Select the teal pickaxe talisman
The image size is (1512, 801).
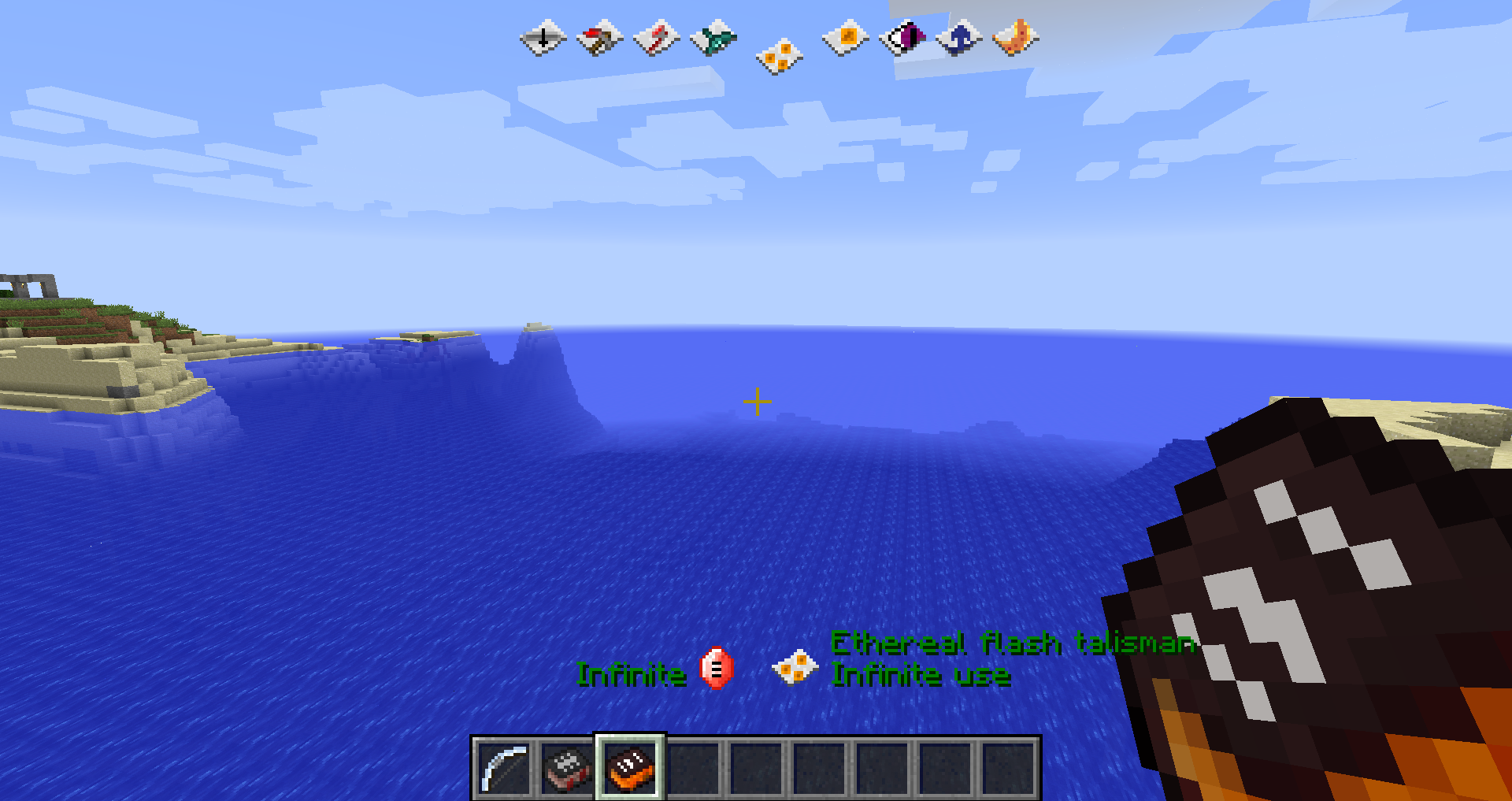713,38
